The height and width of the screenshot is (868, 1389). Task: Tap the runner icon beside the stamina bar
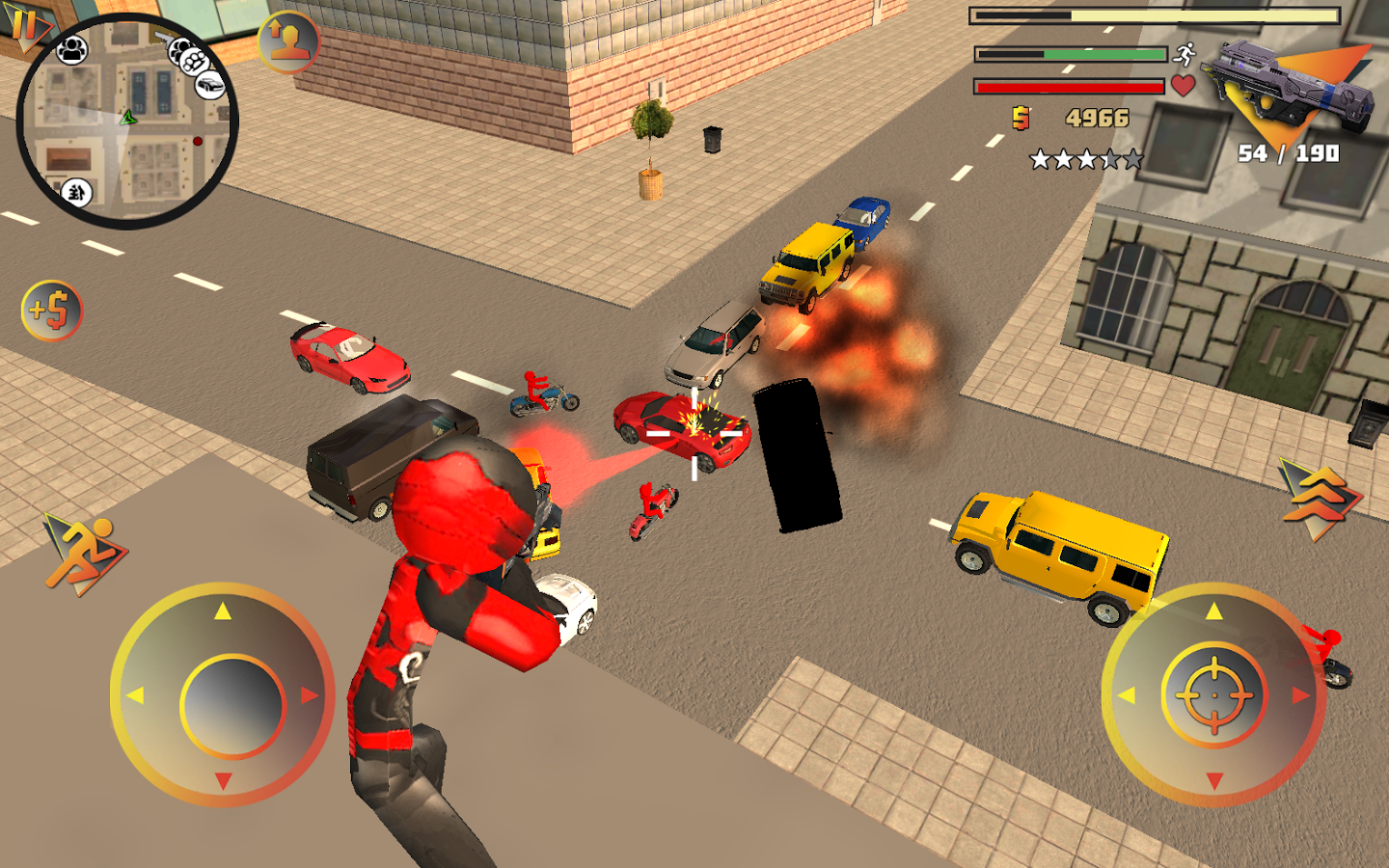click(x=1184, y=55)
